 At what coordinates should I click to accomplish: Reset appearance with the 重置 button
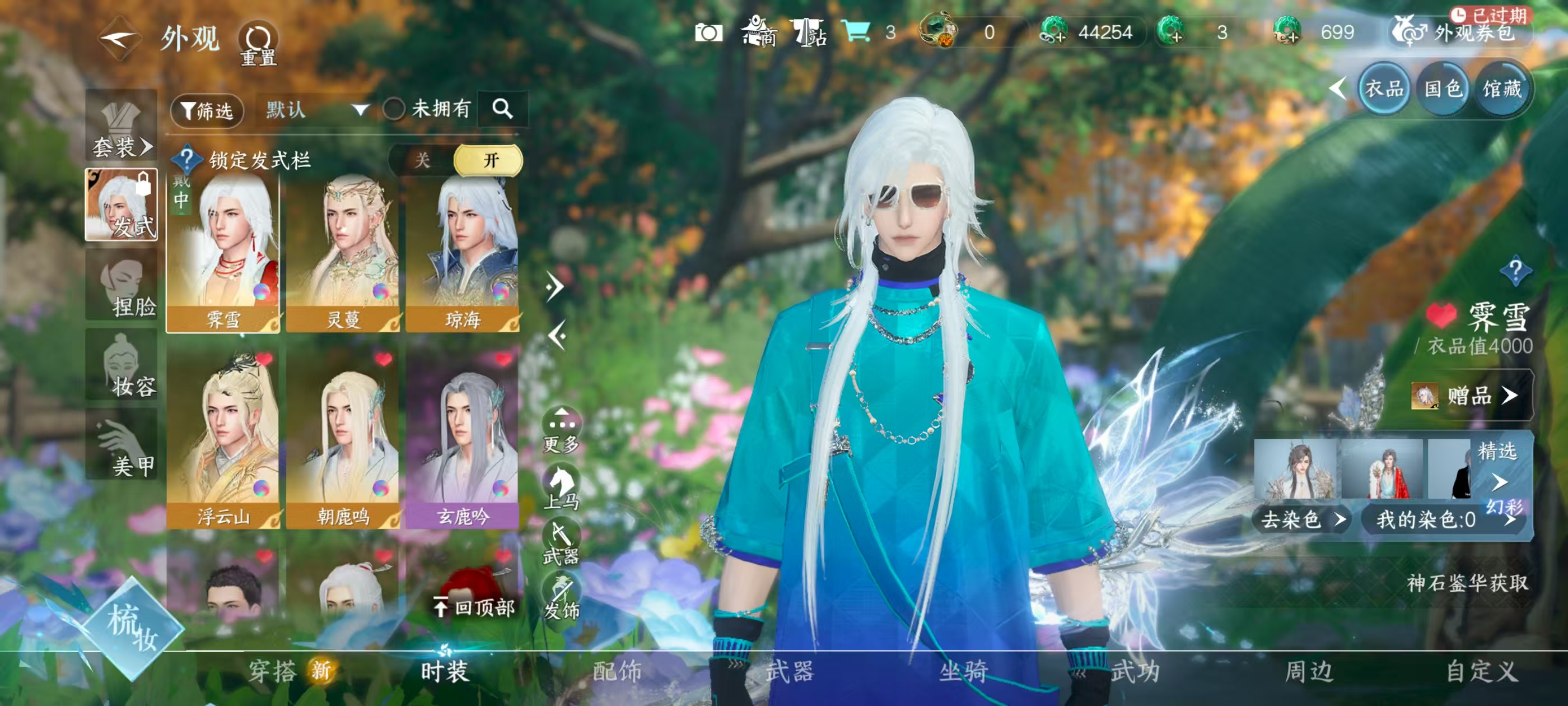(x=258, y=44)
